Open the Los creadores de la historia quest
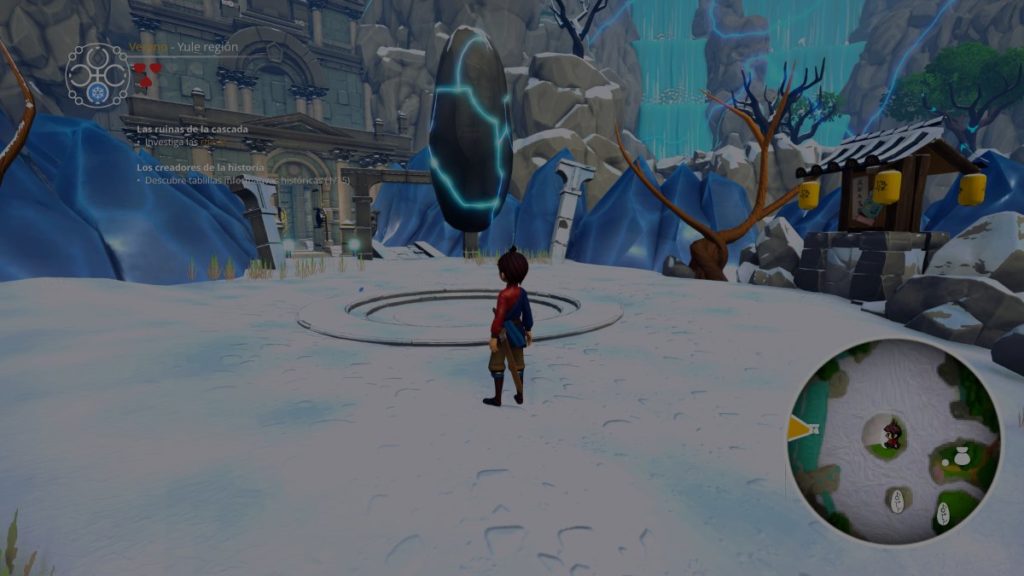 pyautogui.click(x=200, y=167)
